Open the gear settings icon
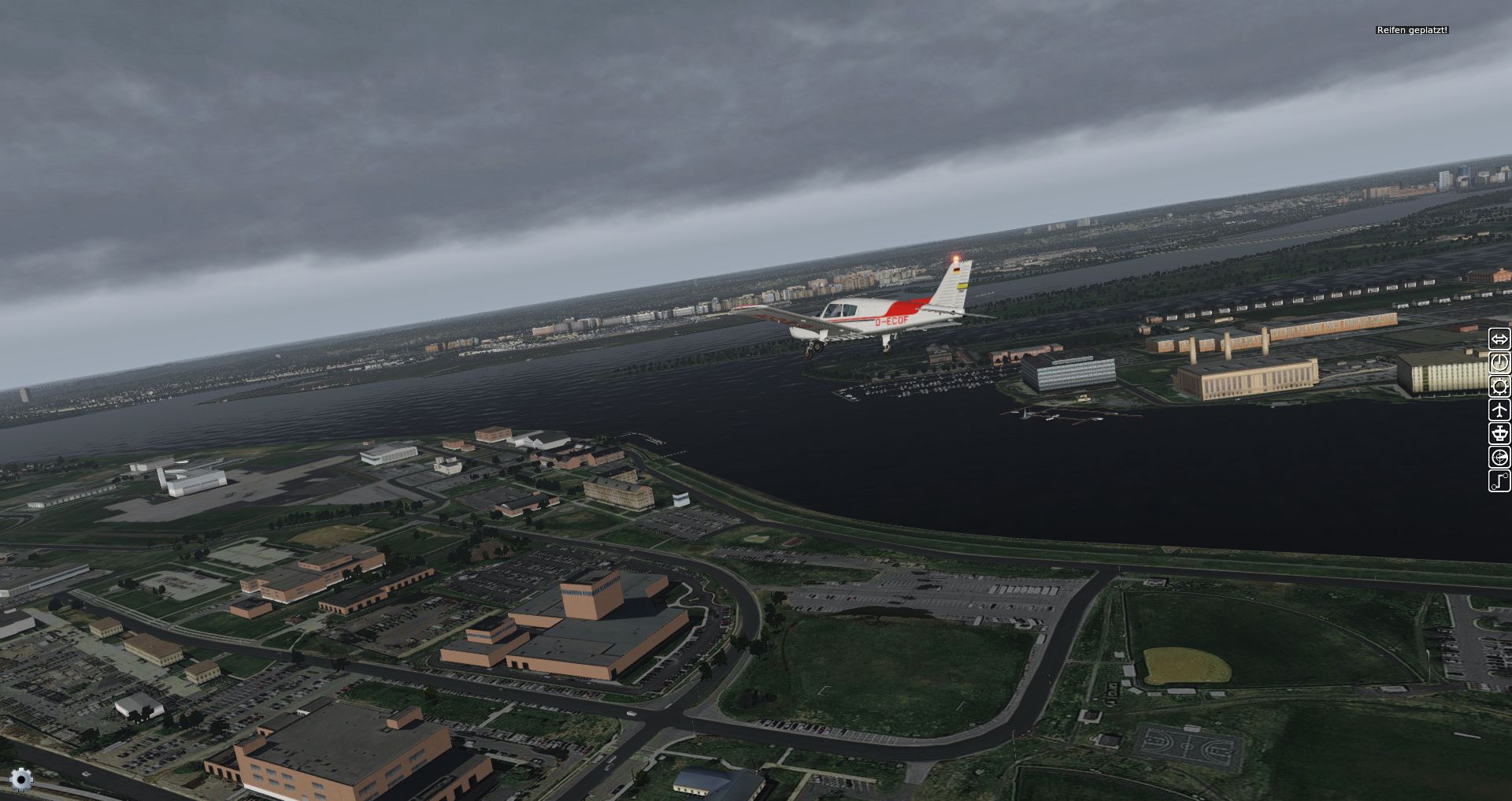The width and height of the screenshot is (1512, 801). [21, 780]
